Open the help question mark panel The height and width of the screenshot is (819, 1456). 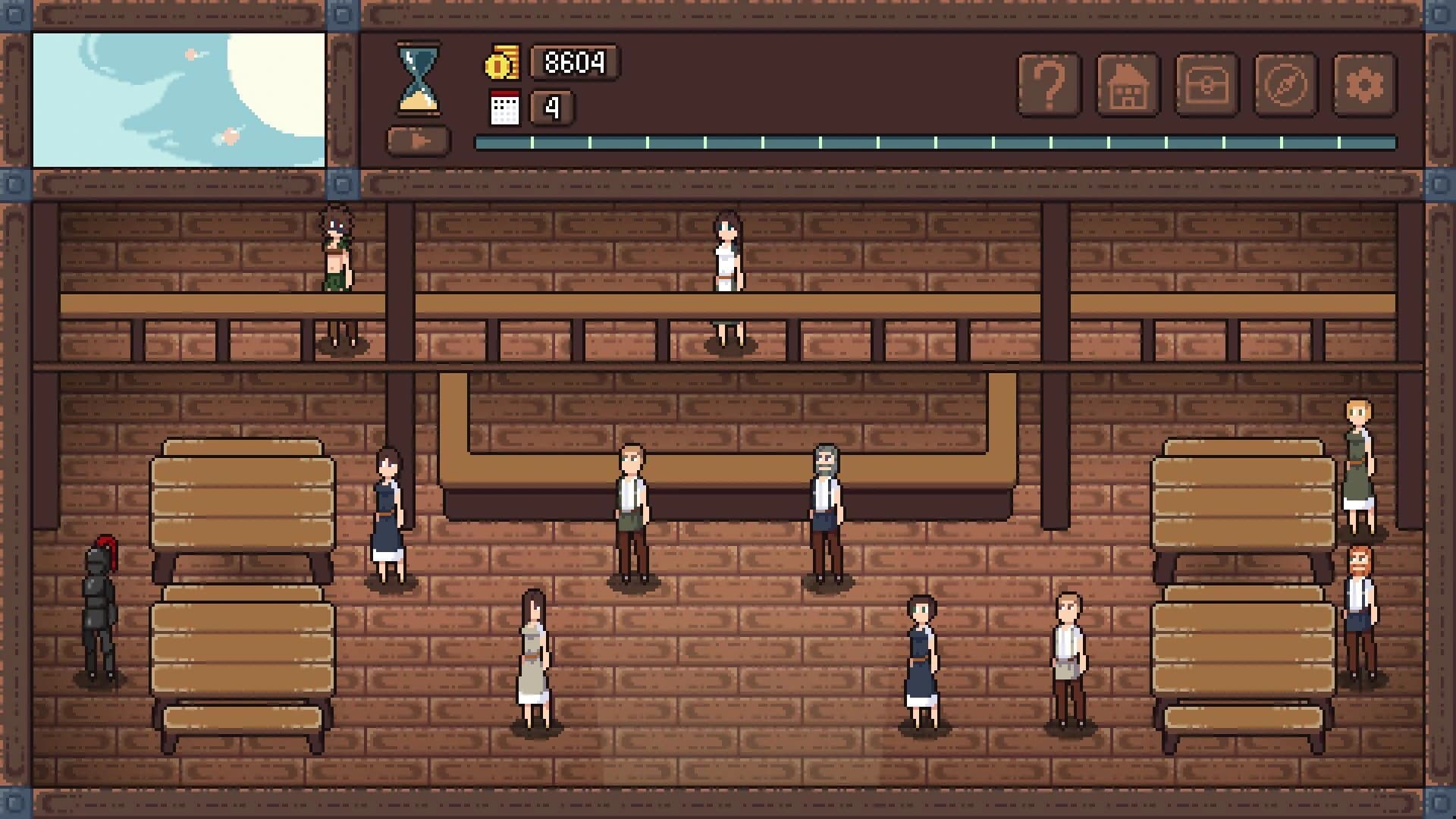point(1051,83)
